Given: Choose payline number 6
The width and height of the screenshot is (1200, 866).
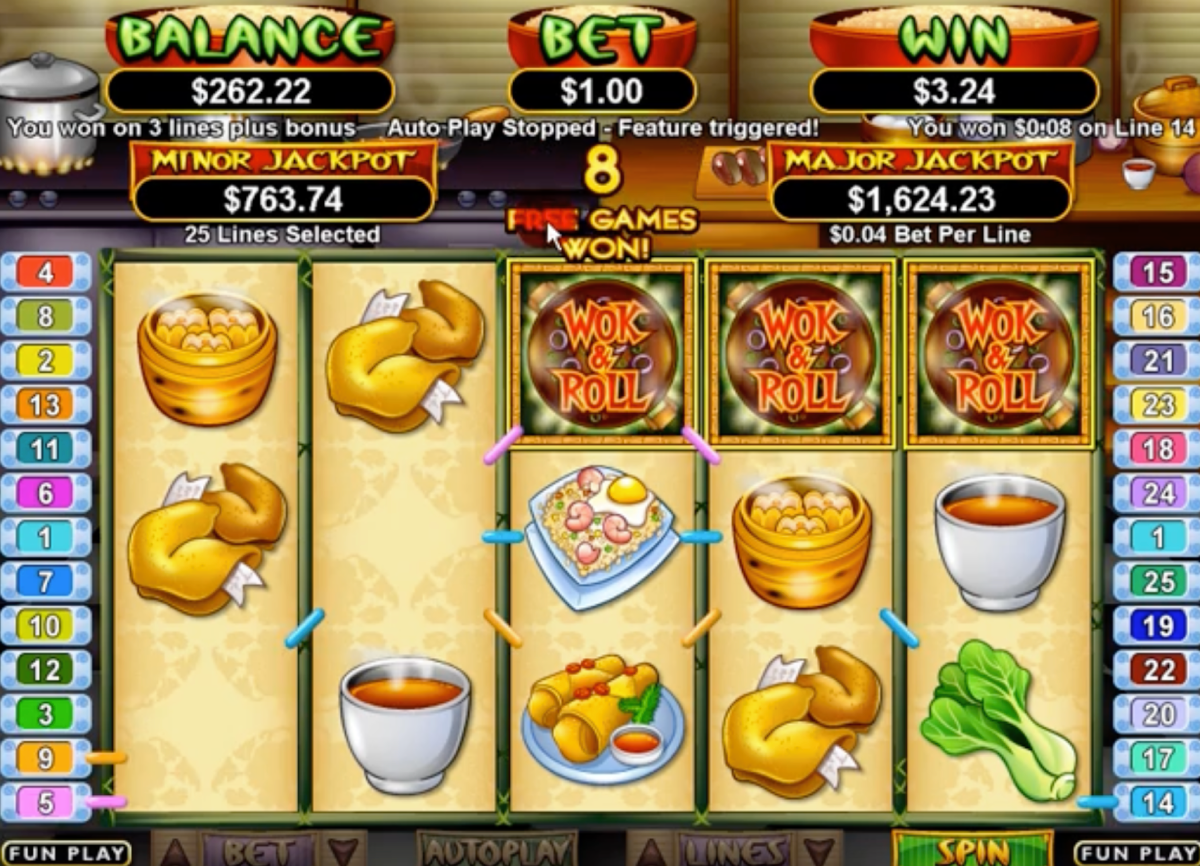Looking at the screenshot, I should (46, 493).
